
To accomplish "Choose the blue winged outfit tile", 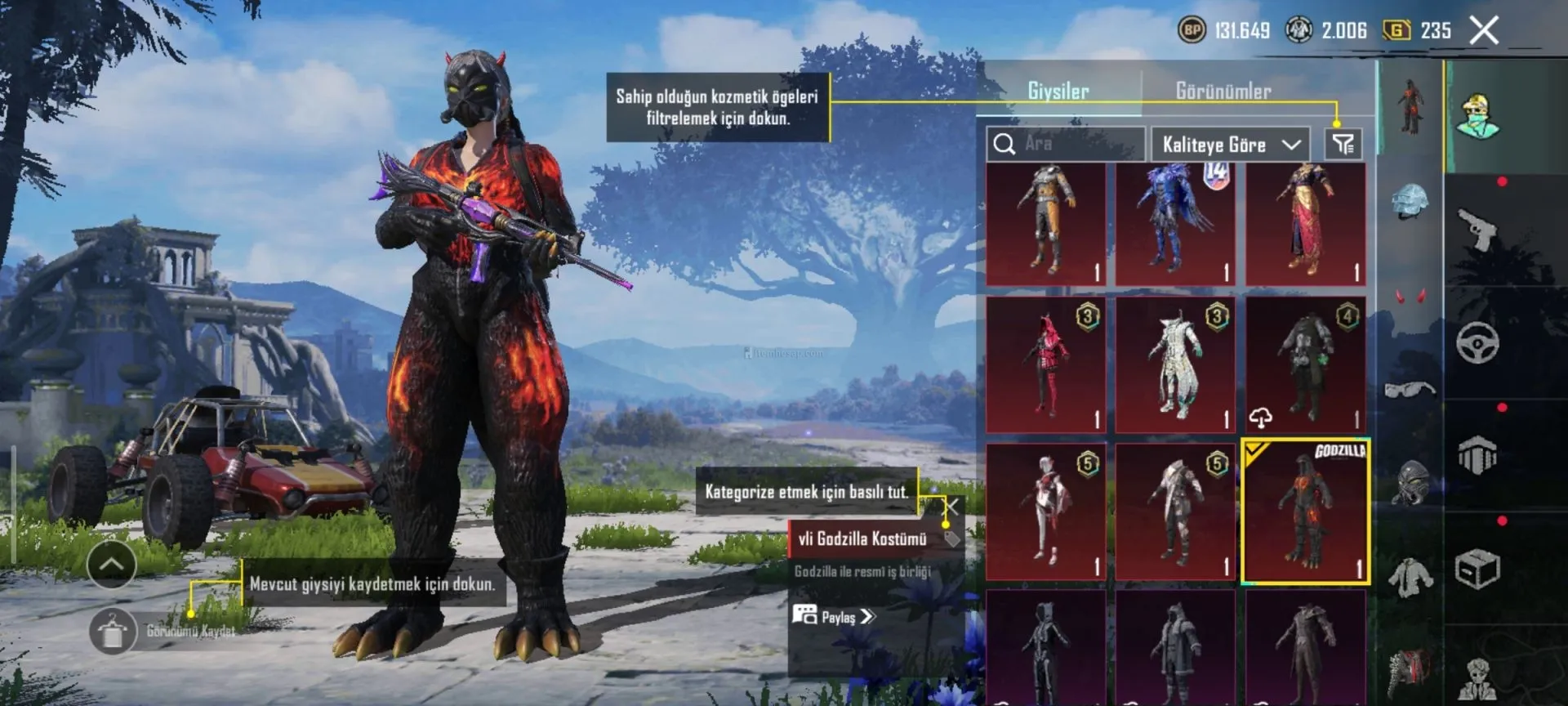I will tap(1175, 224).
